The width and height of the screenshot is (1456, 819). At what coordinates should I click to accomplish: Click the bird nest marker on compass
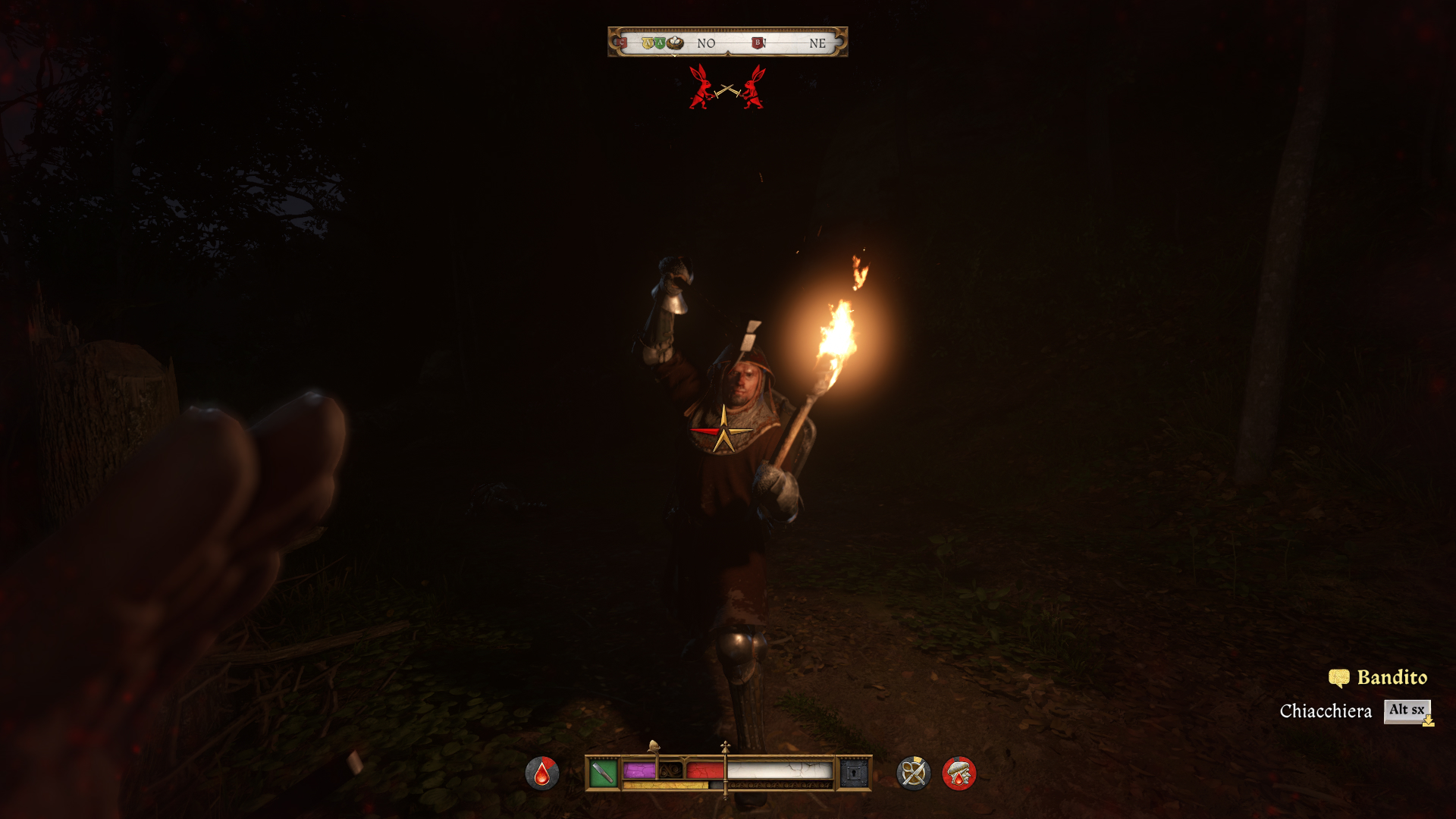click(675, 43)
